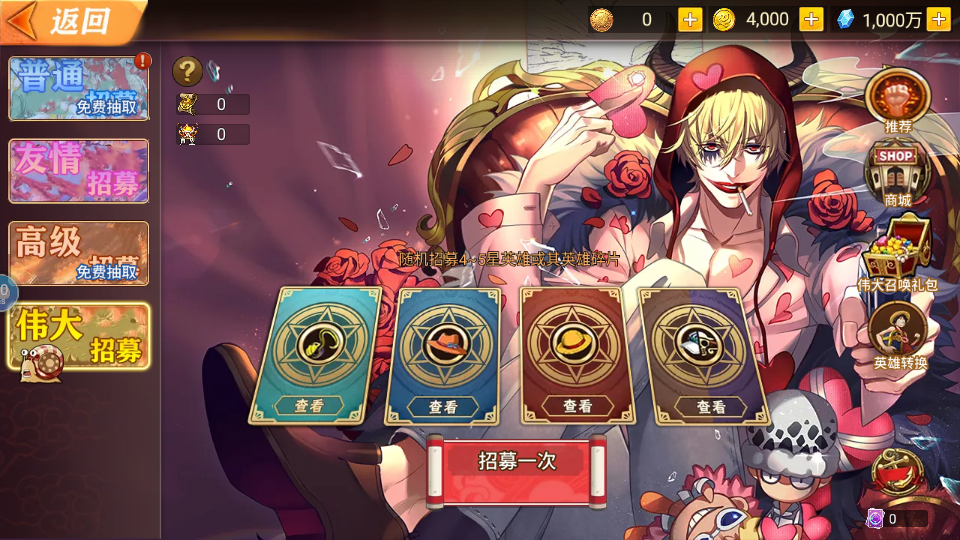This screenshot has height=540, width=960.
Task: Switch to the 普通招募 tab
Action: [79, 89]
